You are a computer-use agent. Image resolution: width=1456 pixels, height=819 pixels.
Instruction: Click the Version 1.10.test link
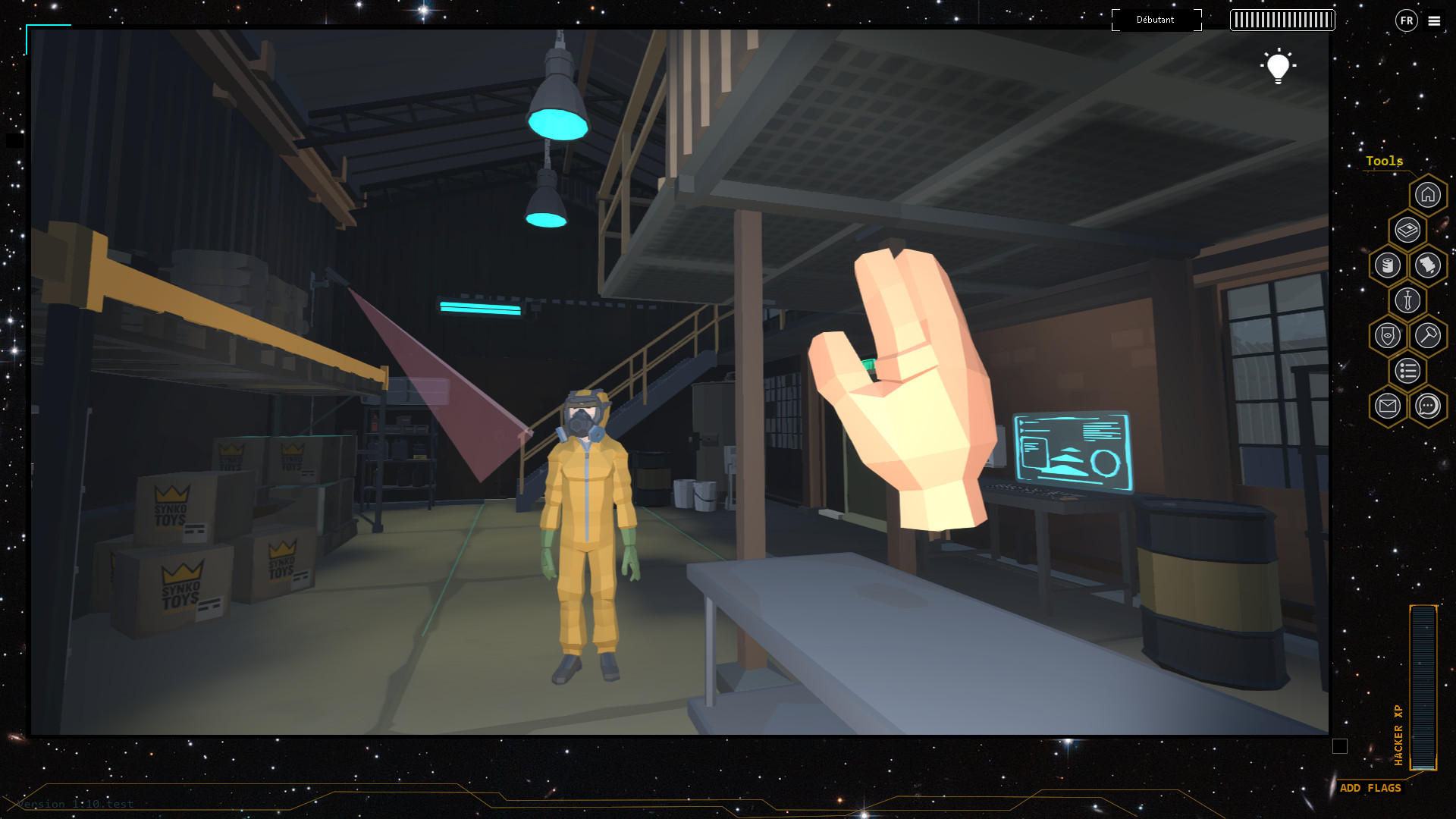coord(74,804)
